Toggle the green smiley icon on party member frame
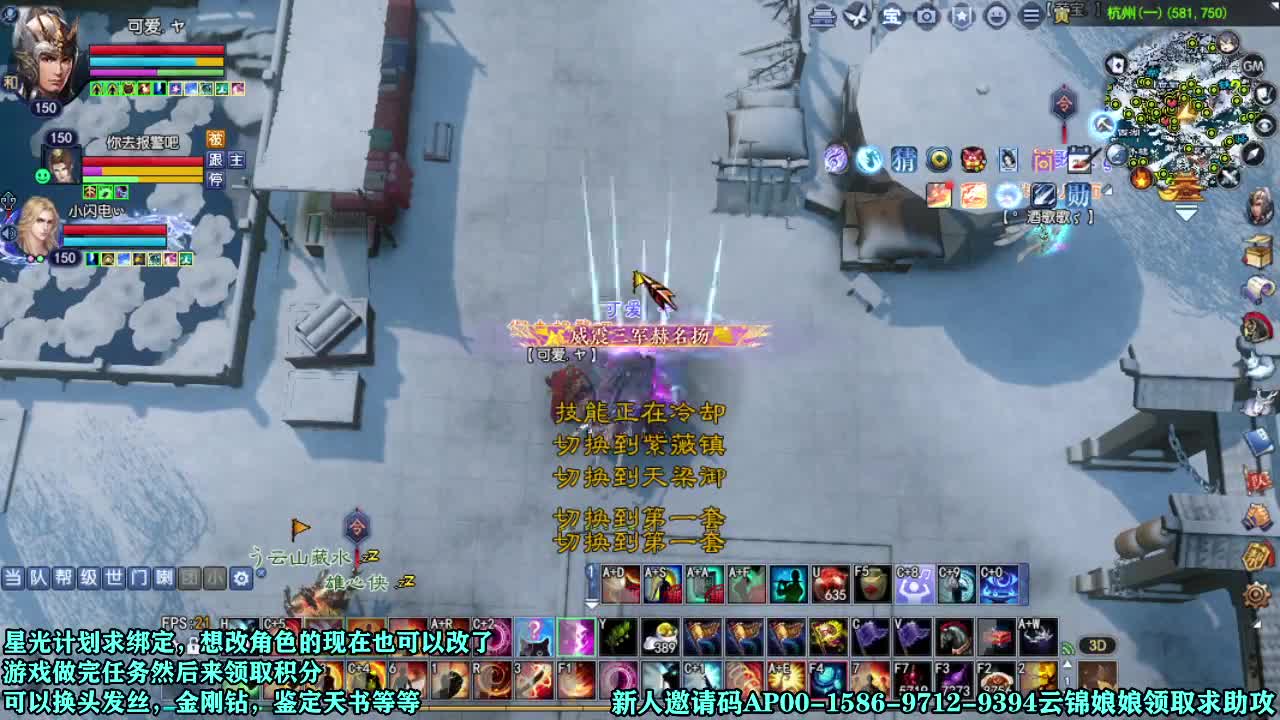This screenshot has height=720, width=1280. [x=42, y=175]
